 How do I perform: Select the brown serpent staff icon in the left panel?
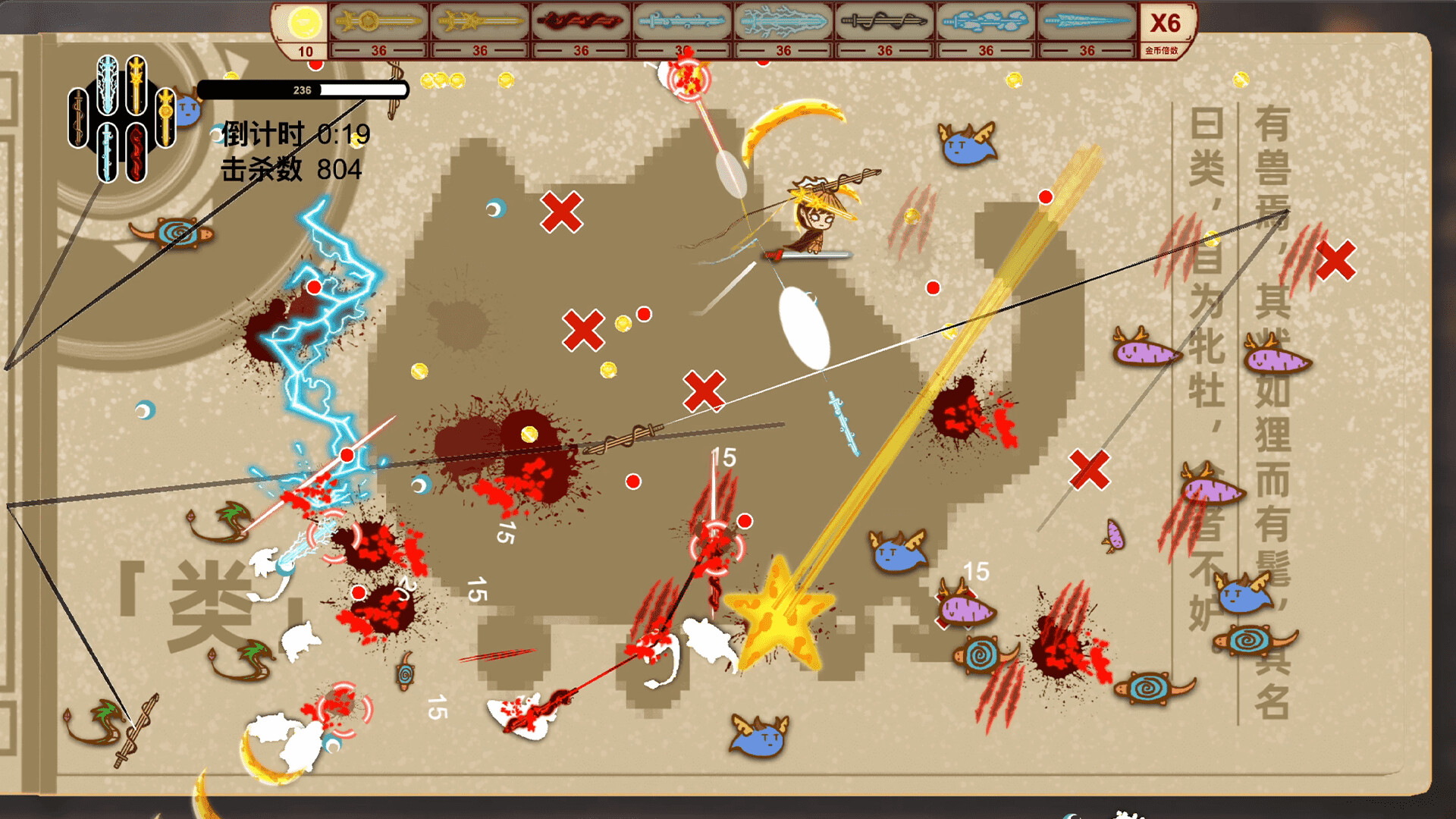pos(77,118)
